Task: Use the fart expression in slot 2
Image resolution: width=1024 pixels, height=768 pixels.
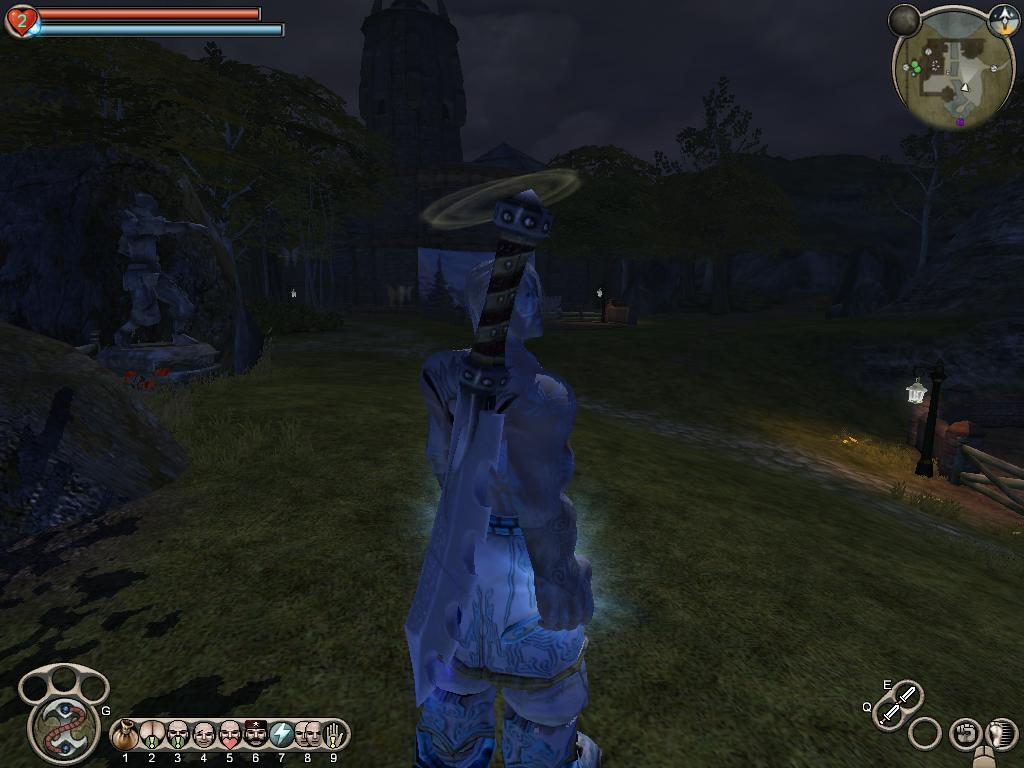Action: (x=152, y=736)
